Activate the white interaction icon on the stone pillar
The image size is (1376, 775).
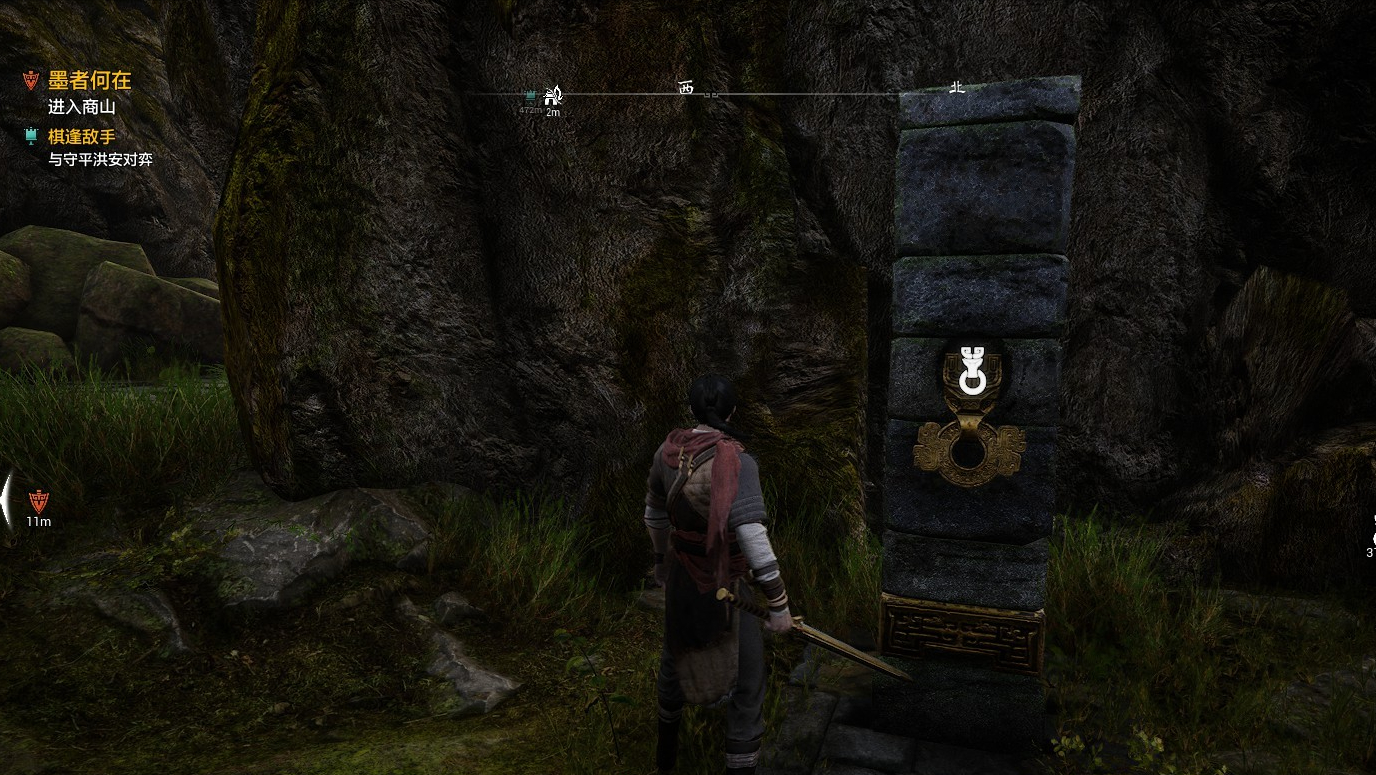point(971,369)
